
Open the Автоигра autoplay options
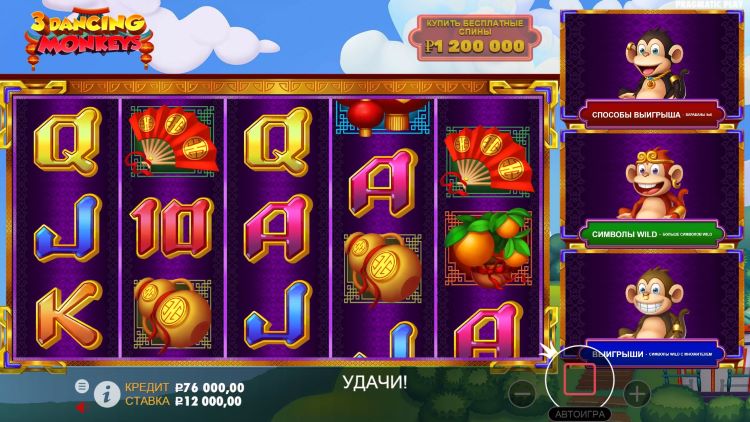(578, 413)
